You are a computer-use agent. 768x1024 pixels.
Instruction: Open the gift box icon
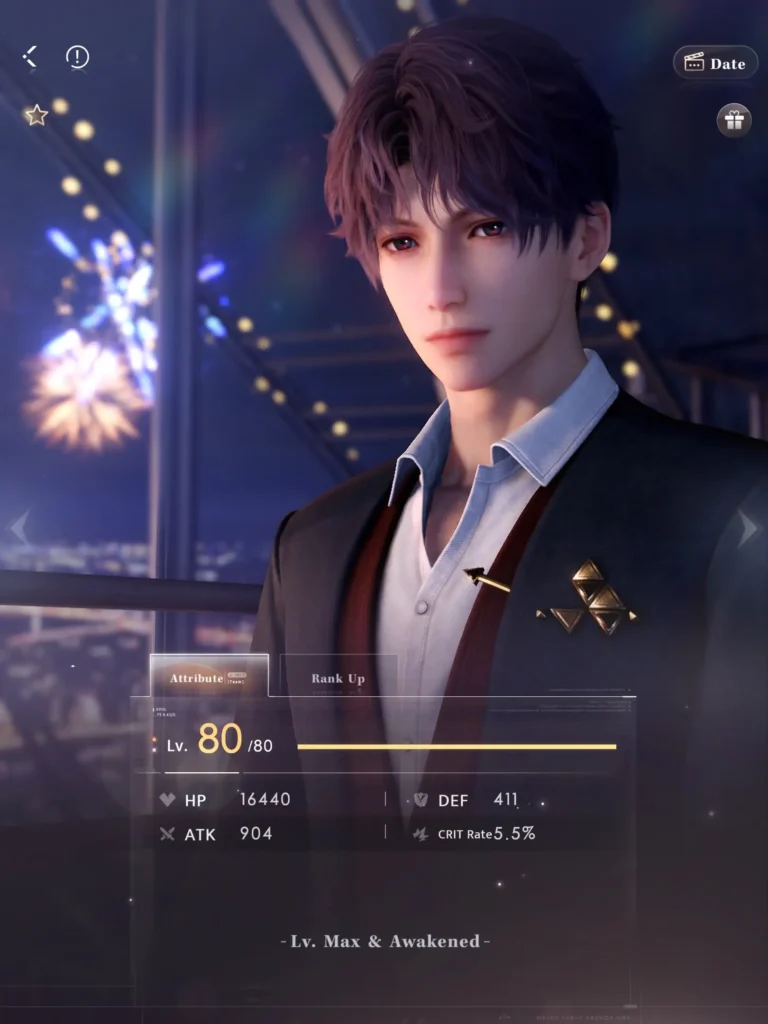pyautogui.click(x=734, y=121)
